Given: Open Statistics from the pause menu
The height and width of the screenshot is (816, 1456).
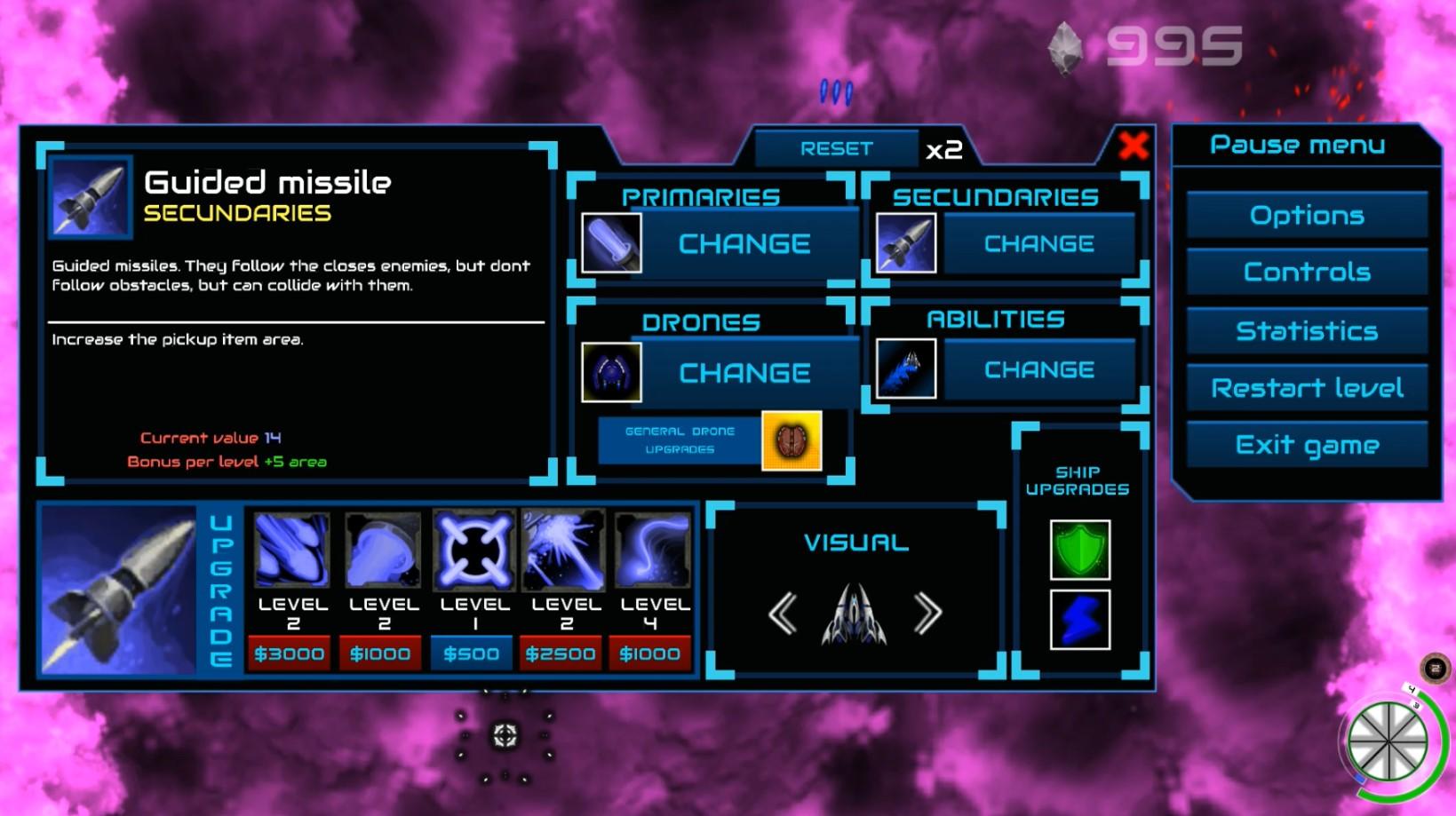Looking at the screenshot, I should coord(1306,329).
